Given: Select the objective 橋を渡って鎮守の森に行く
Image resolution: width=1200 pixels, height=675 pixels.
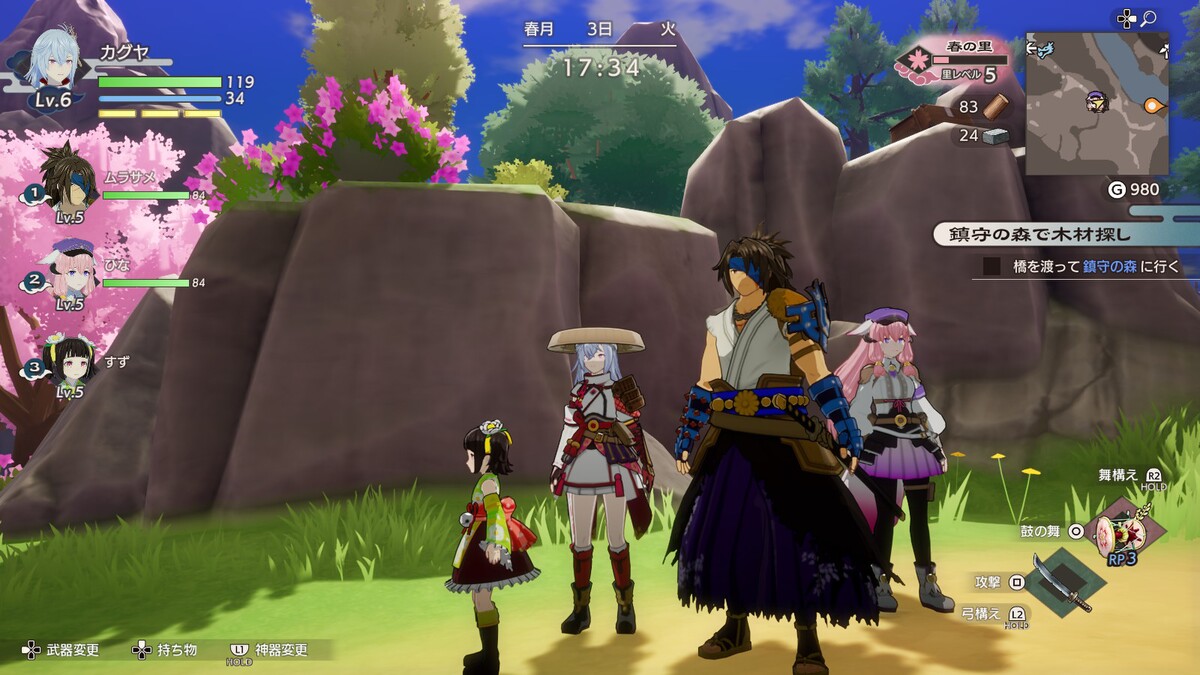Looking at the screenshot, I should pyautogui.click(x=1082, y=266).
